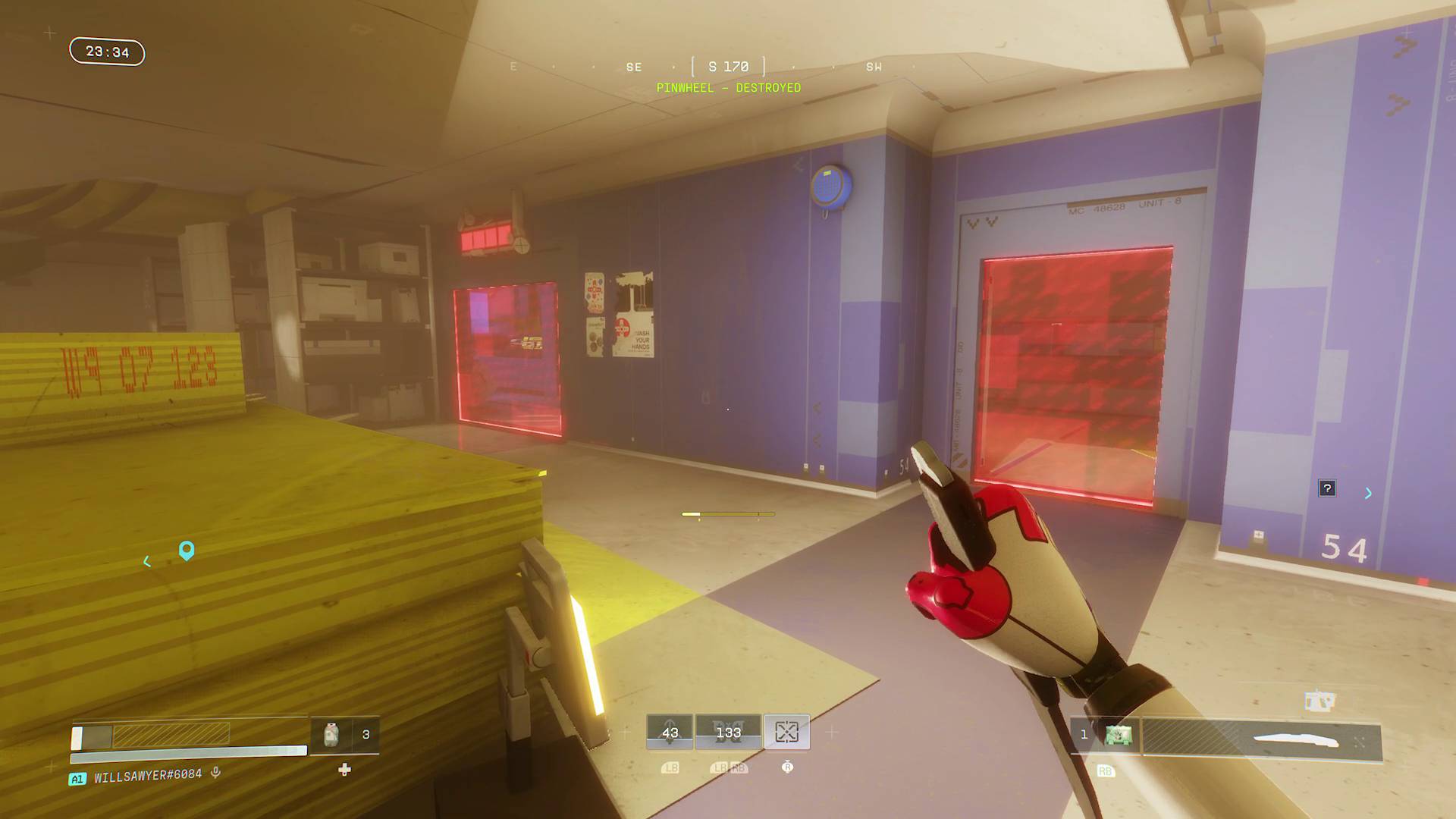The height and width of the screenshot is (819, 1456).
Task: Click the yellow health bar
Action: [x=171, y=733]
